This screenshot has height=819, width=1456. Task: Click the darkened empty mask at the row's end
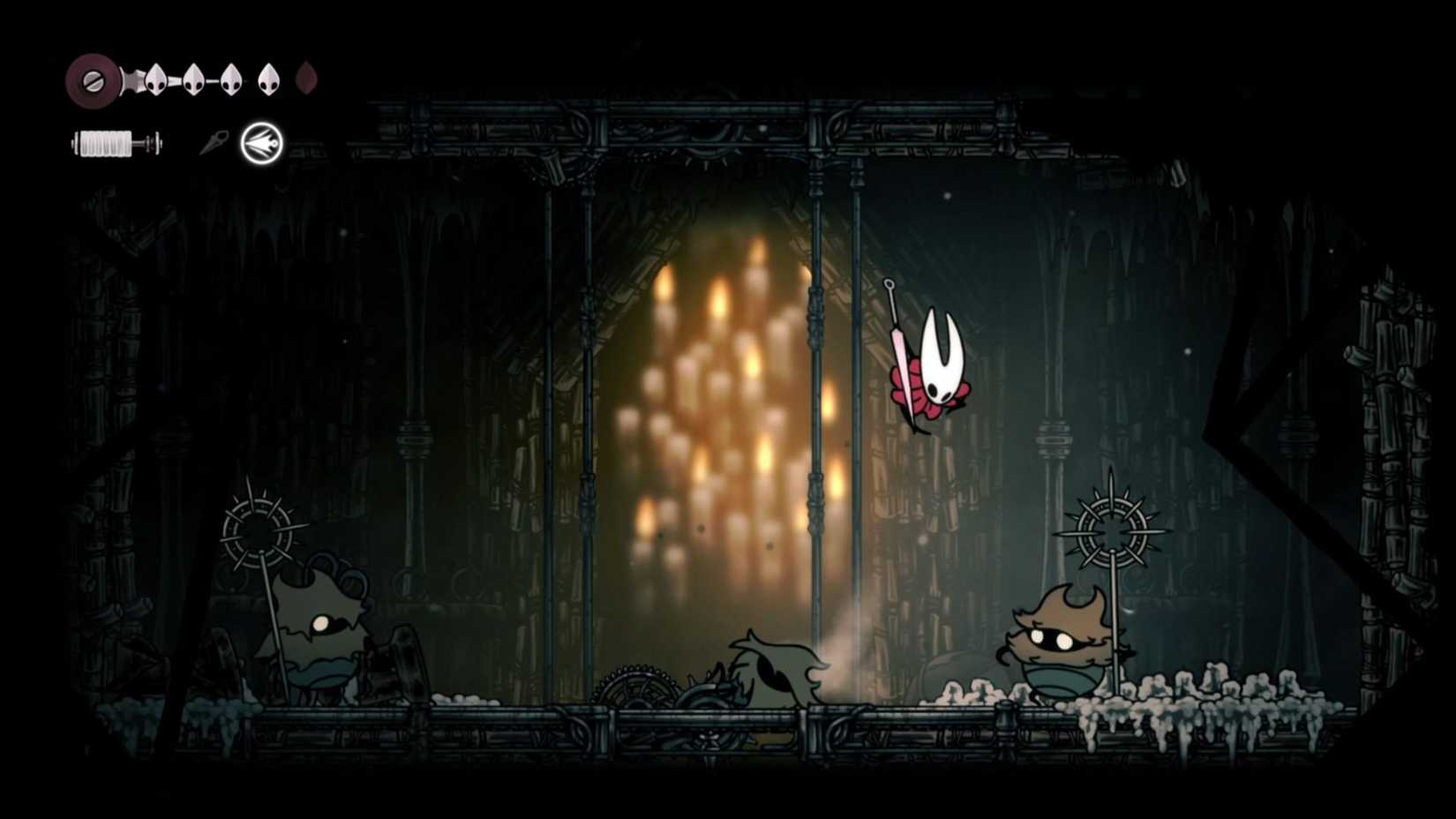[x=304, y=79]
